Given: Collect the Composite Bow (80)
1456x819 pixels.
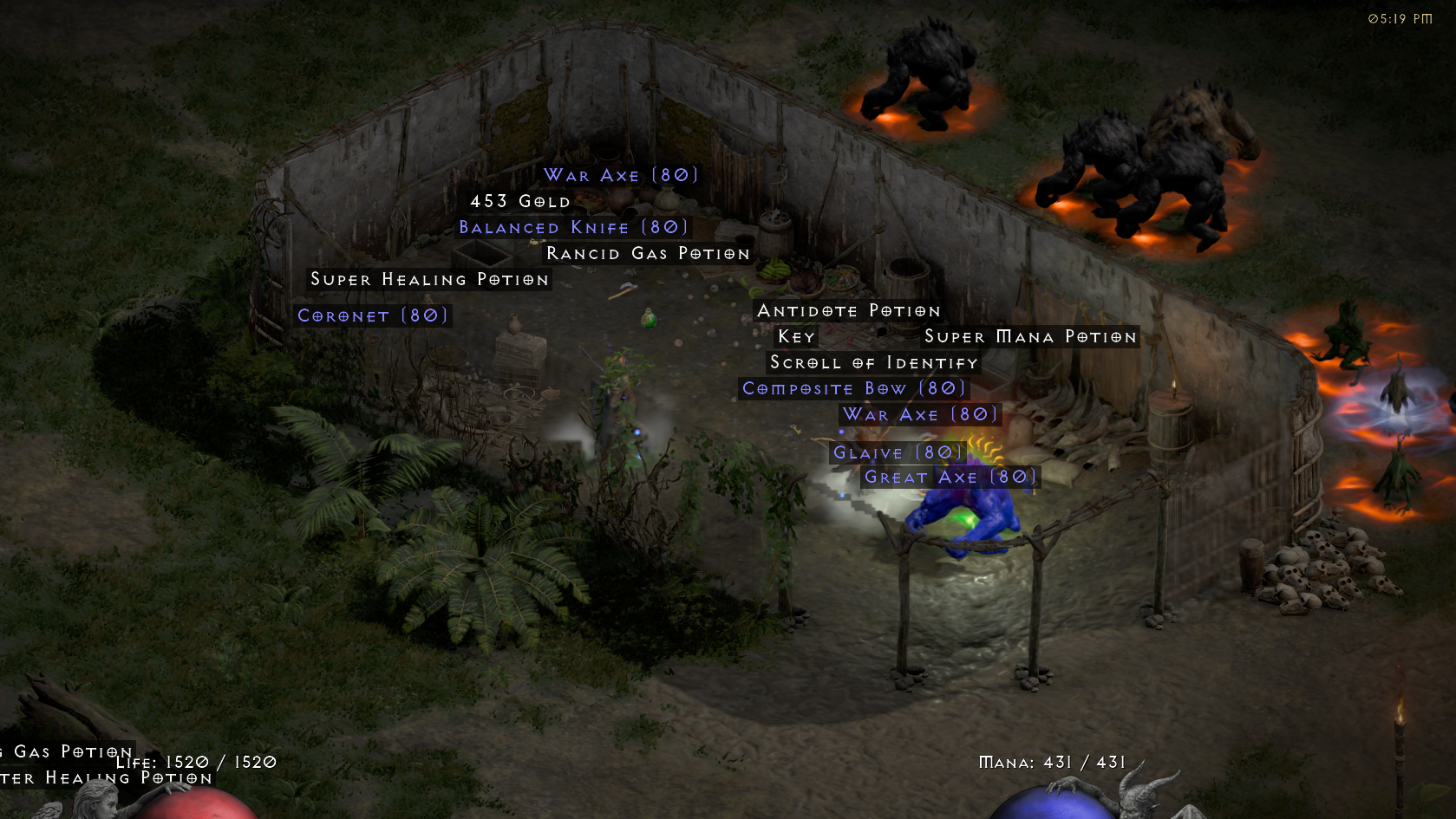Looking at the screenshot, I should (x=853, y=388).
